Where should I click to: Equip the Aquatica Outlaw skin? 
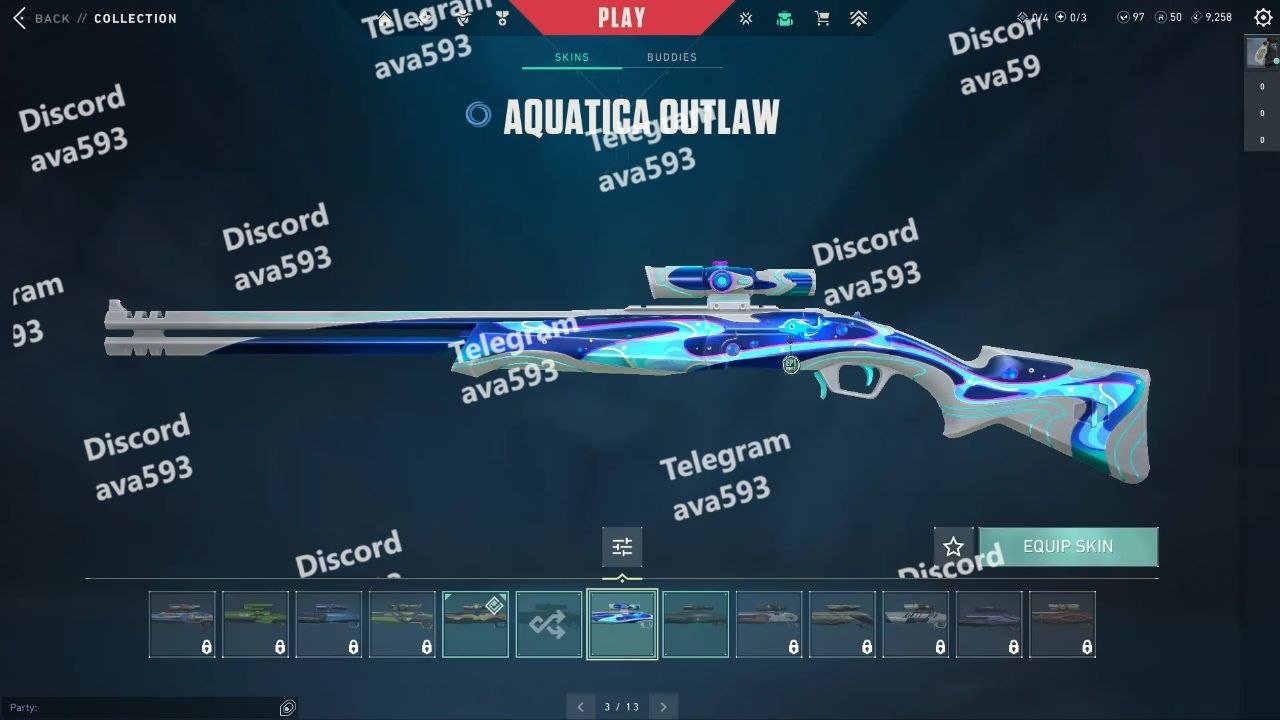pos(1067,547)
